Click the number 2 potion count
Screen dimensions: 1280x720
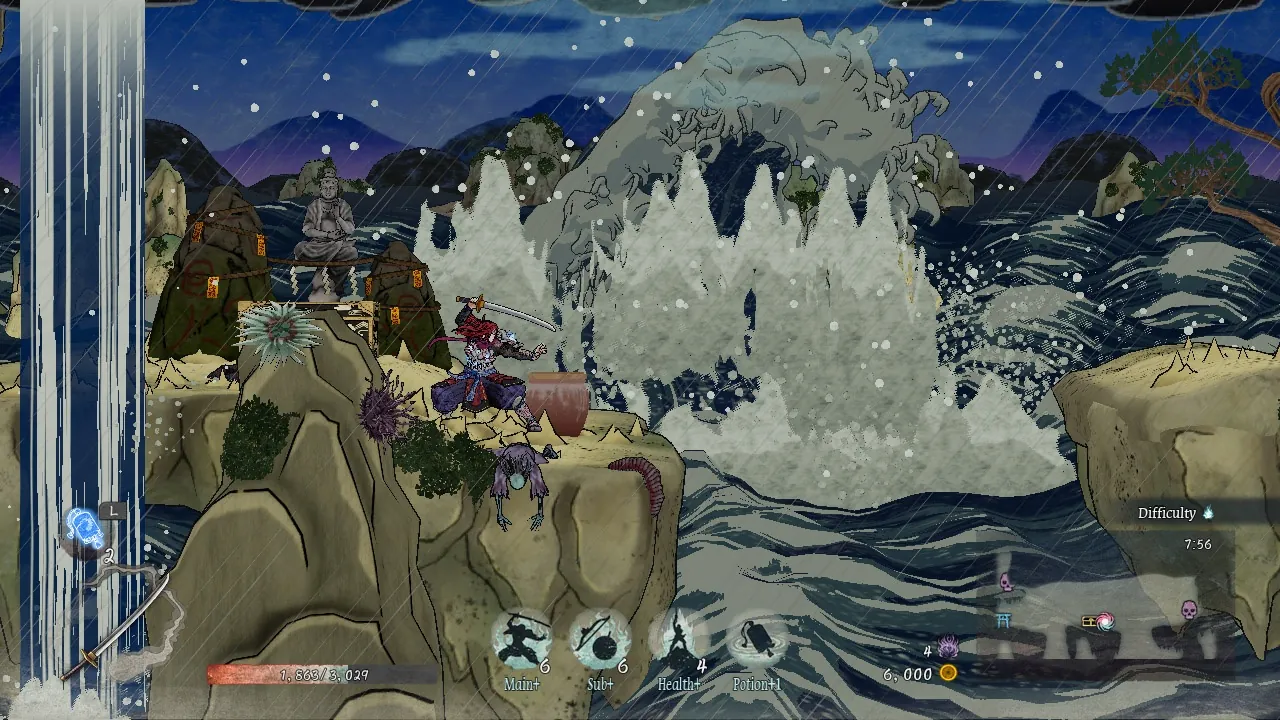tap(109, 555)
